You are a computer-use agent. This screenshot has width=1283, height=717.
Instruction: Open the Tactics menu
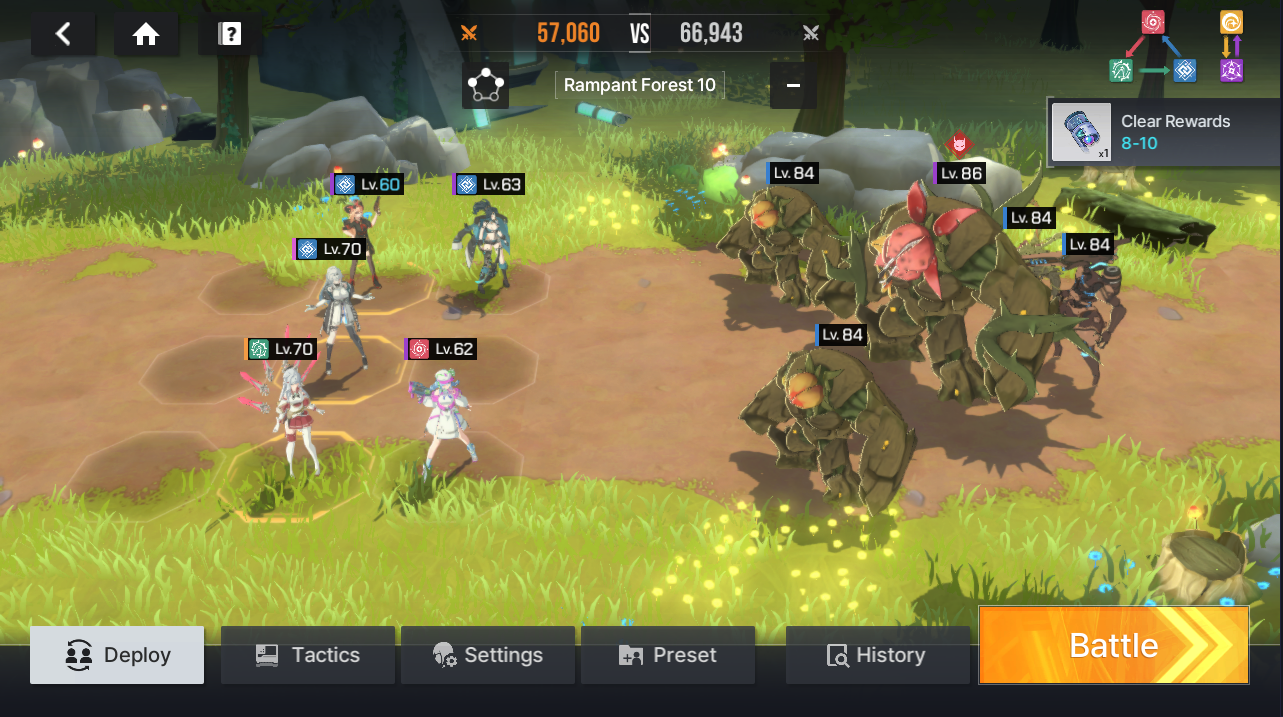(x=307, y=655)
